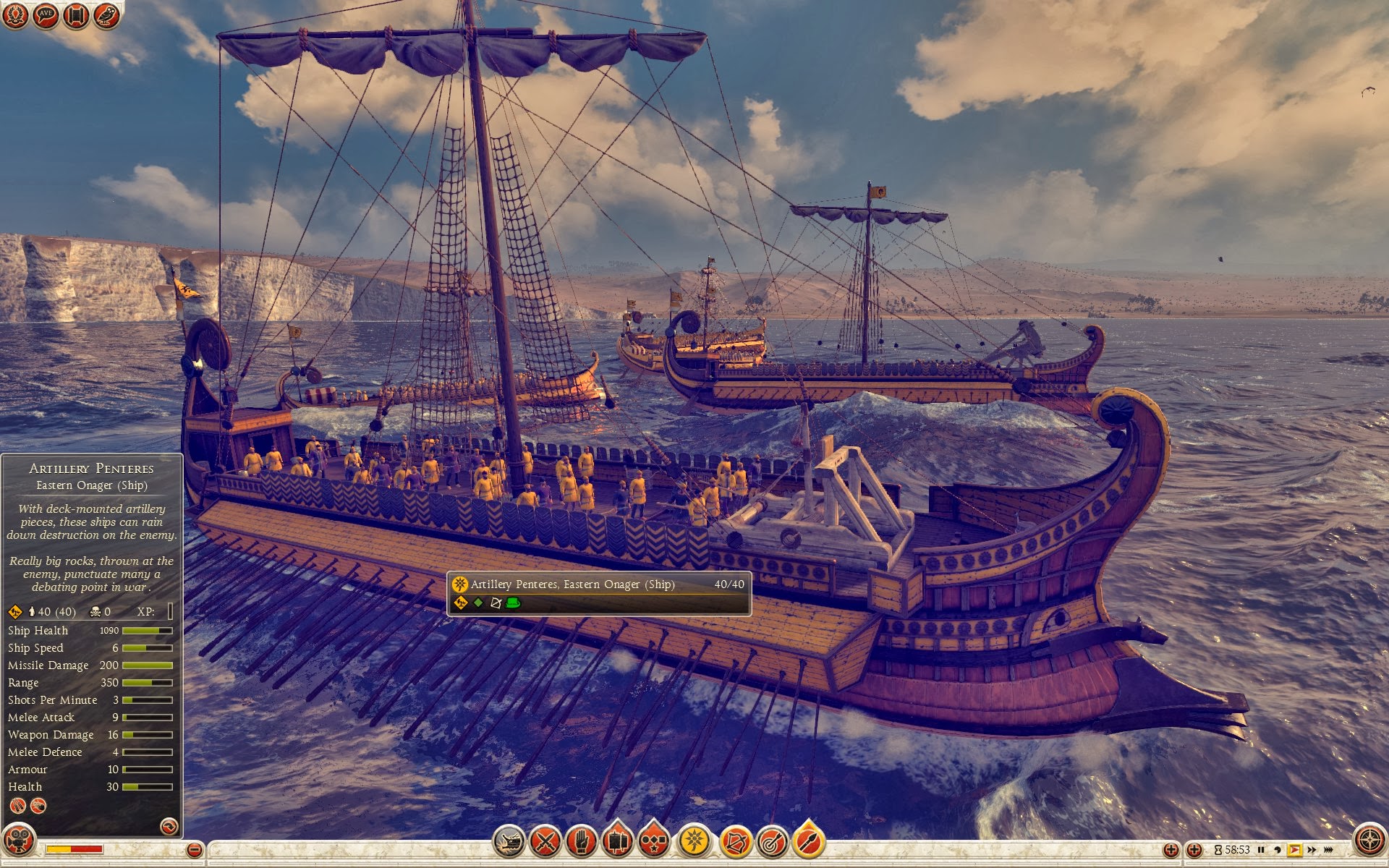Activate the yellow starburst special ability
Image resolution: width=1389 pixels, height=868 pixels.
[x=694, y=841]
